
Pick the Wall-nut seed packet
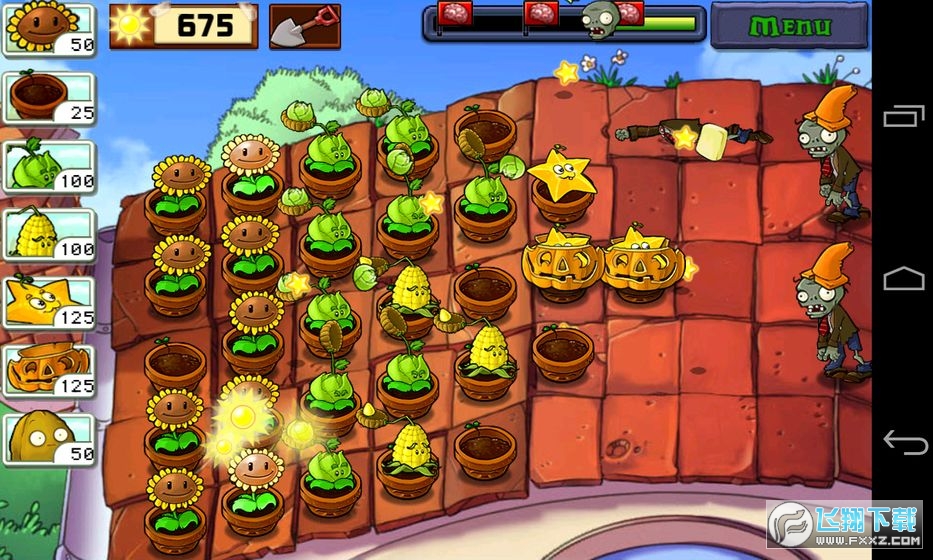(48, 438)
